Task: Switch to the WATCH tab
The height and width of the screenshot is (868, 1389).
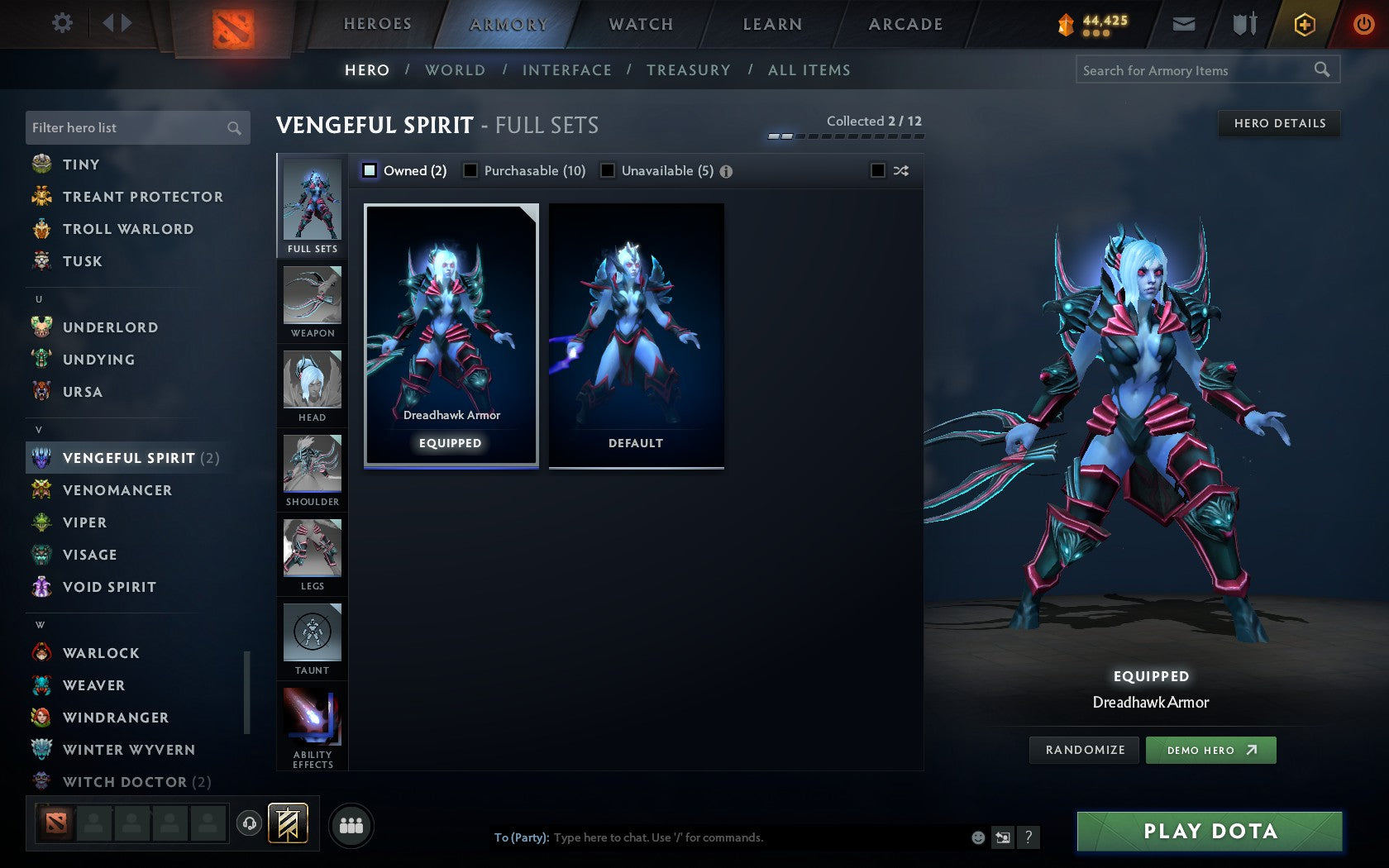Action: point(641,24)
